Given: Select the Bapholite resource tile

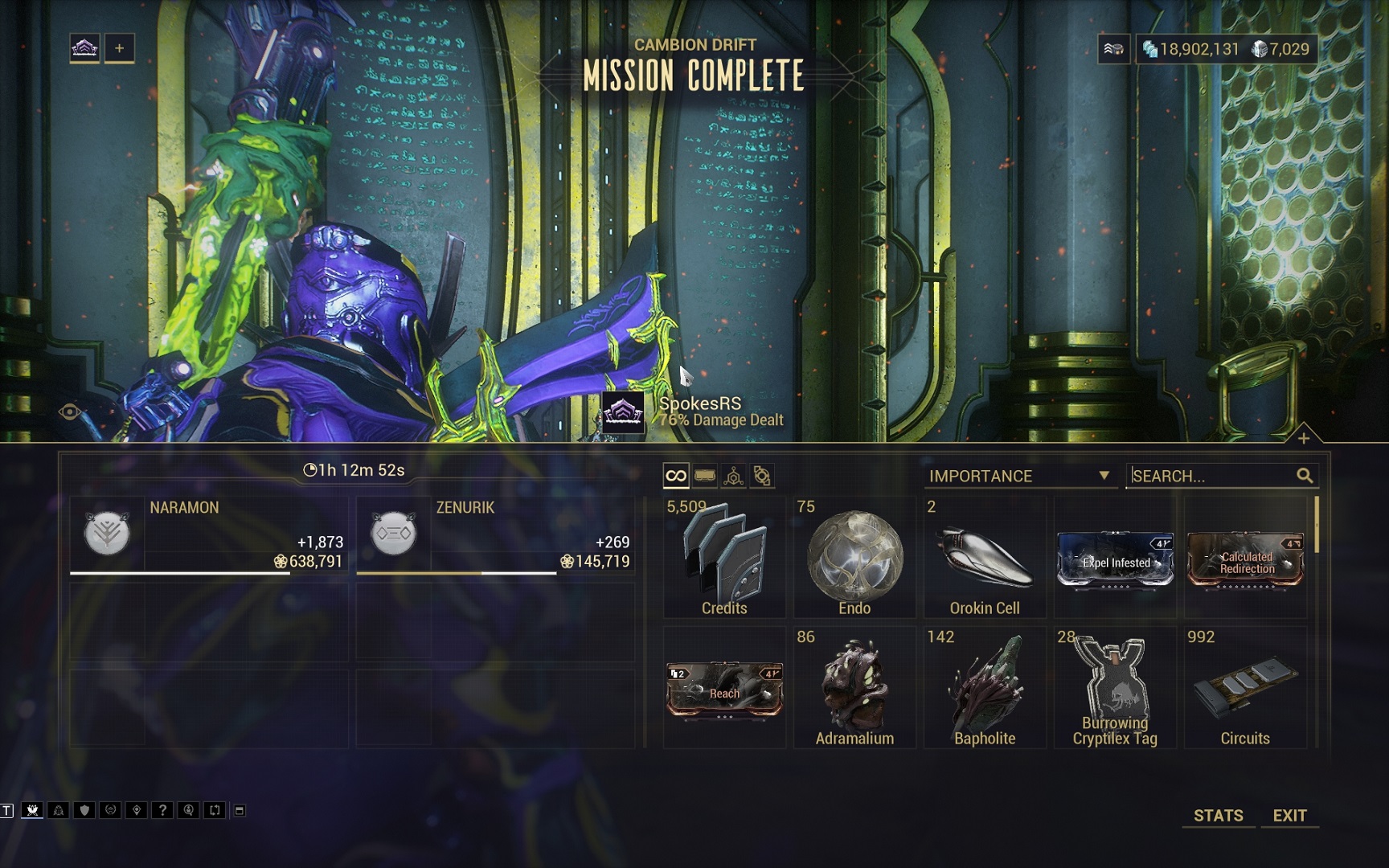Looking at the screenshot, I should pyautogui.click(x=985, y=690).
